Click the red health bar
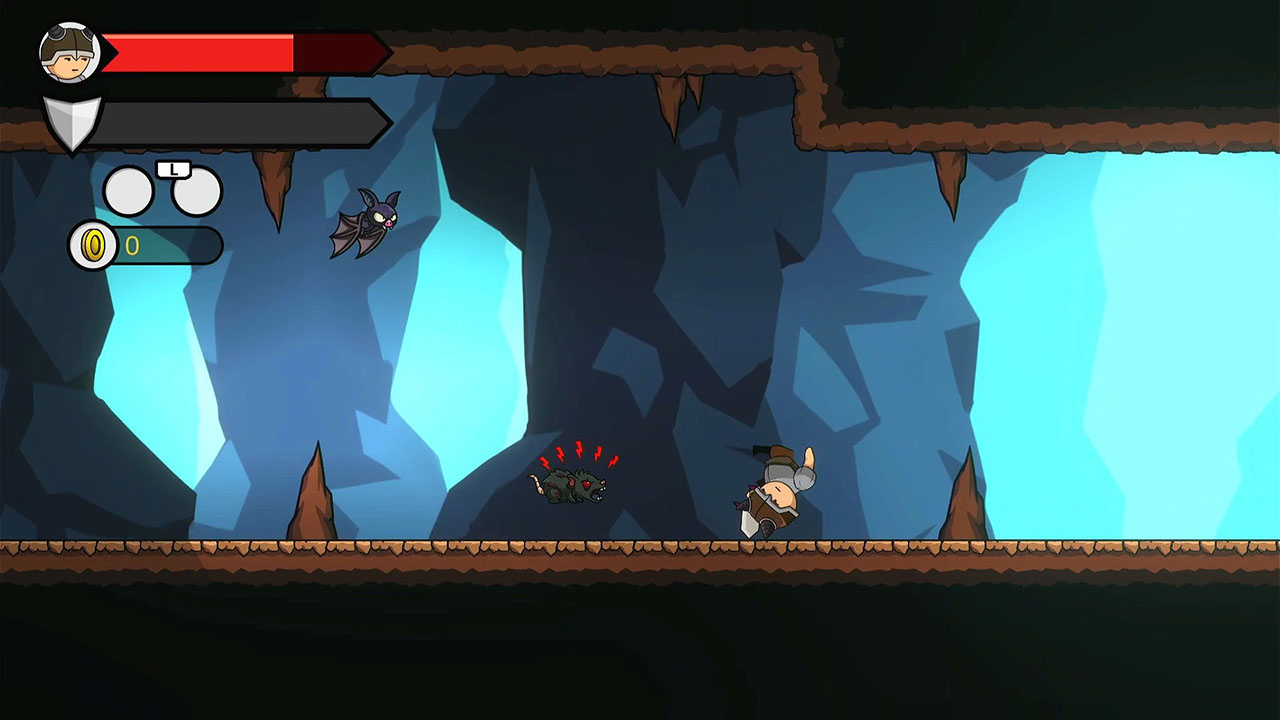The width and height of the screenshot is (1280, 720). click(200, 52)
